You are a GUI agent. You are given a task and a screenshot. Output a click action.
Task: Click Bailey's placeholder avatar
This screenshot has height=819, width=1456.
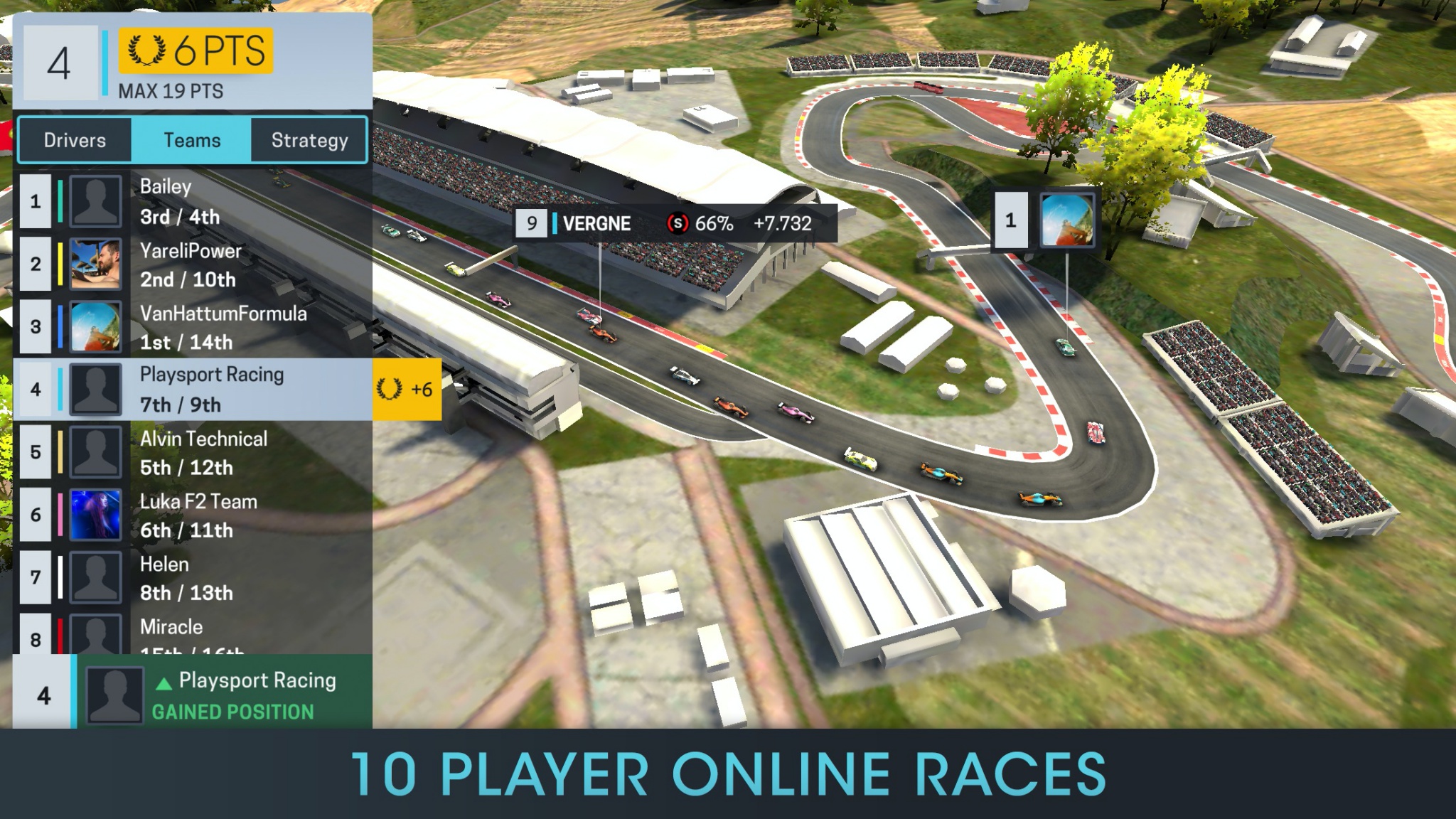tap(97, 200)
